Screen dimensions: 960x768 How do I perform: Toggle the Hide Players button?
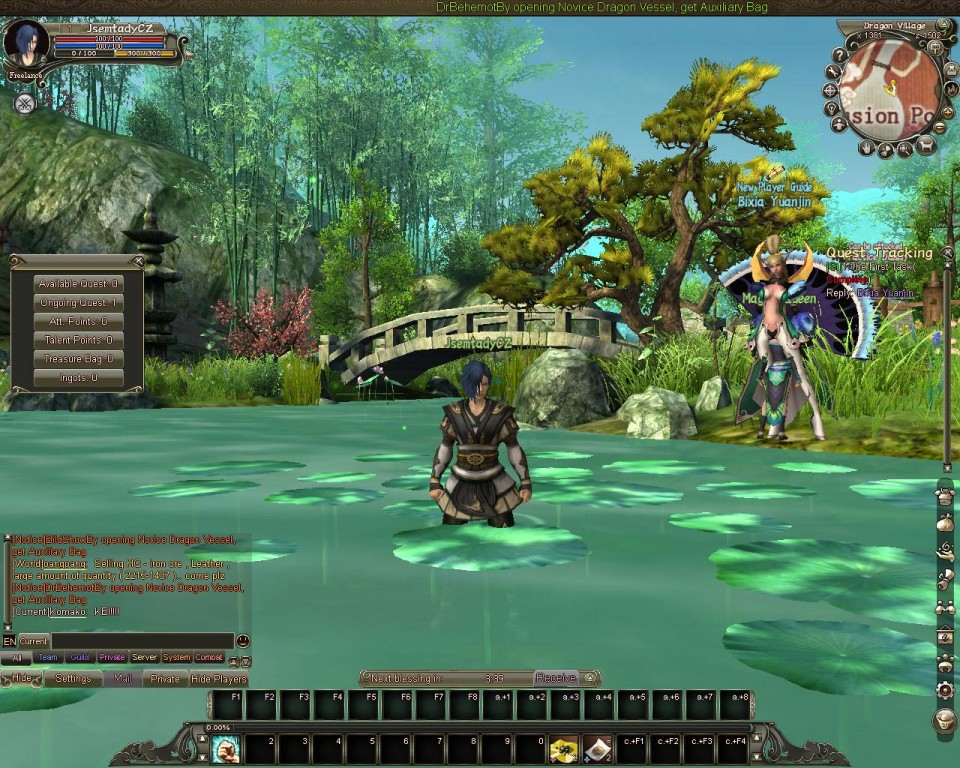[218, 679]
